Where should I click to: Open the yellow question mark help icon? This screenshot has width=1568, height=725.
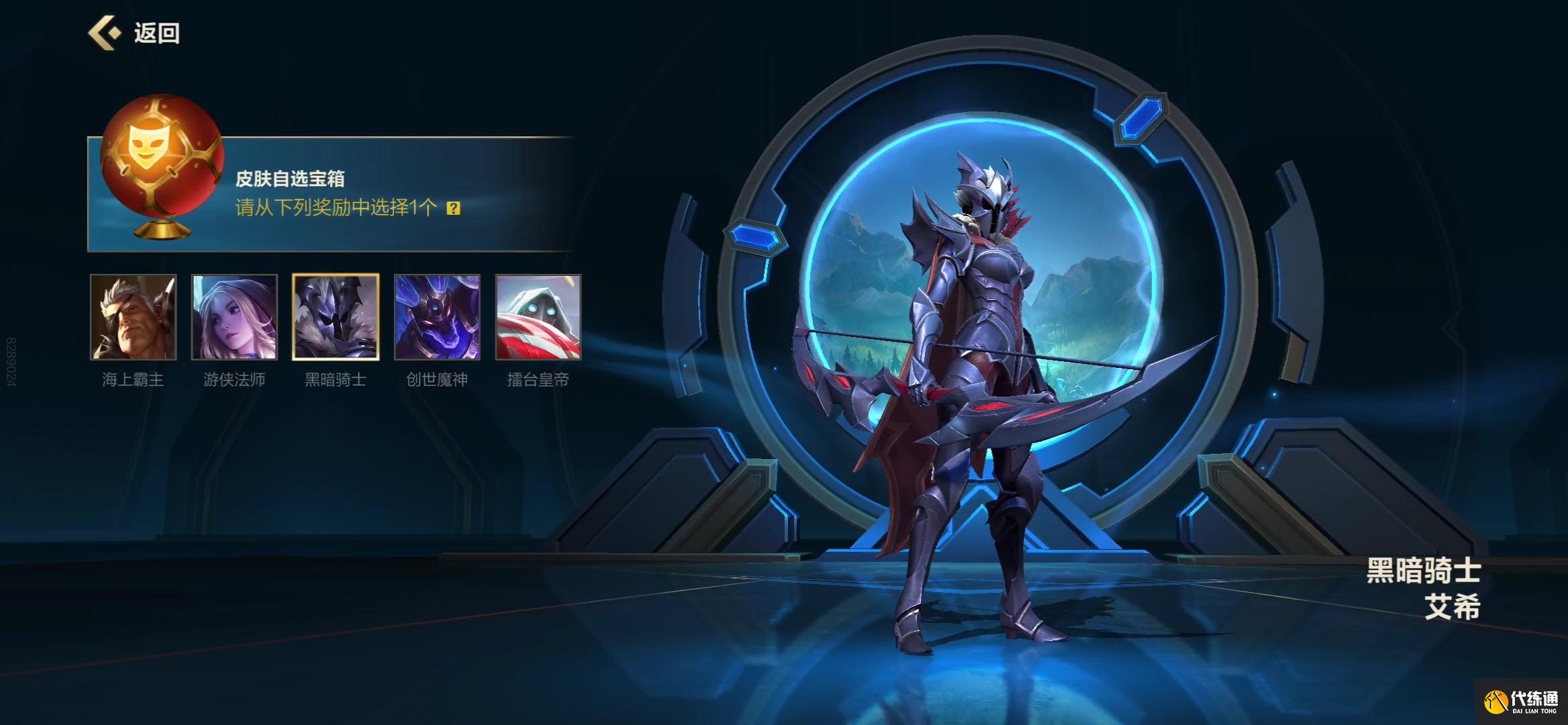point(454,208)
